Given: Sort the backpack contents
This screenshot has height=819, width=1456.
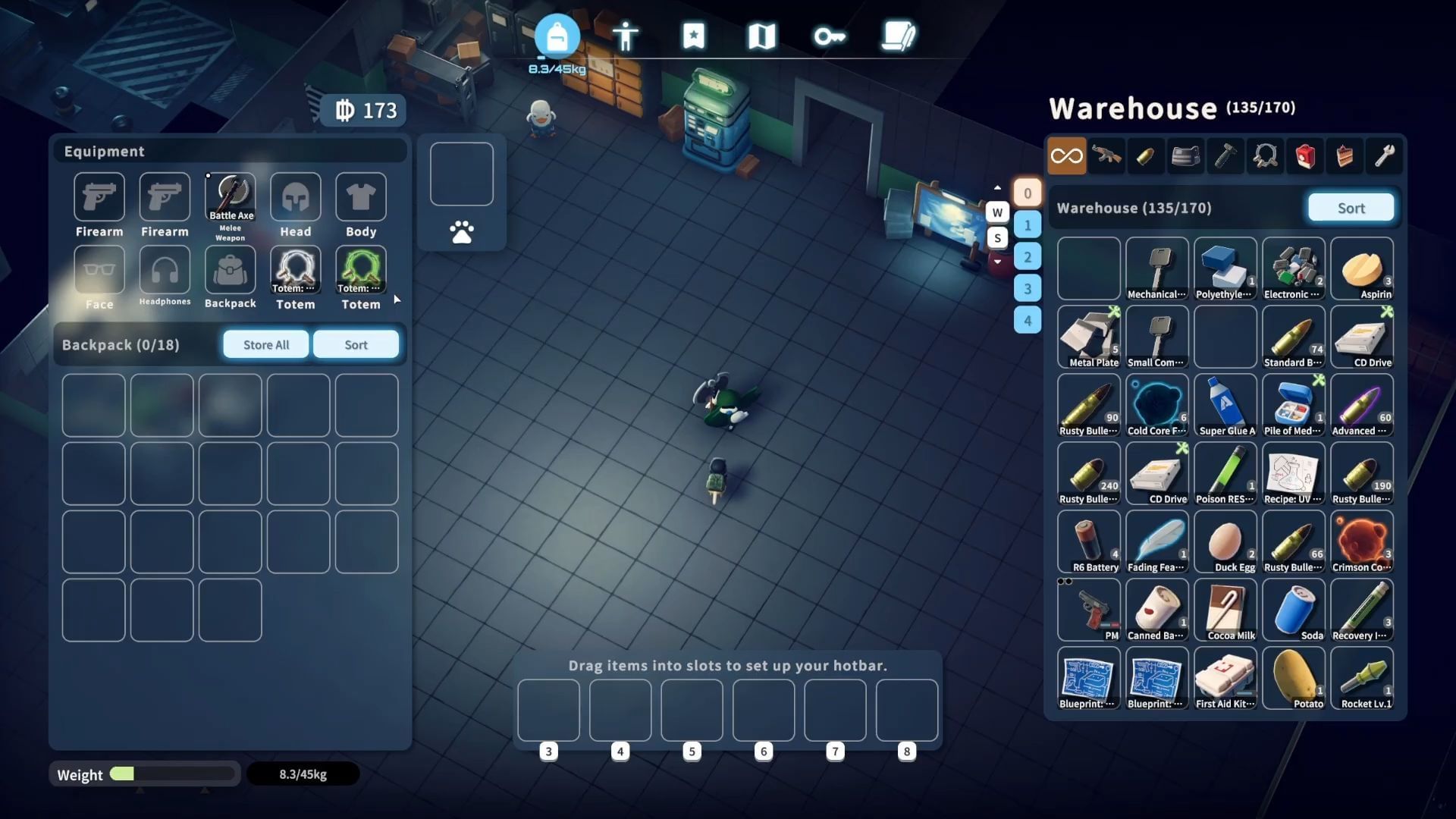Looking at the screenshot, I should [x=356, y=344].
